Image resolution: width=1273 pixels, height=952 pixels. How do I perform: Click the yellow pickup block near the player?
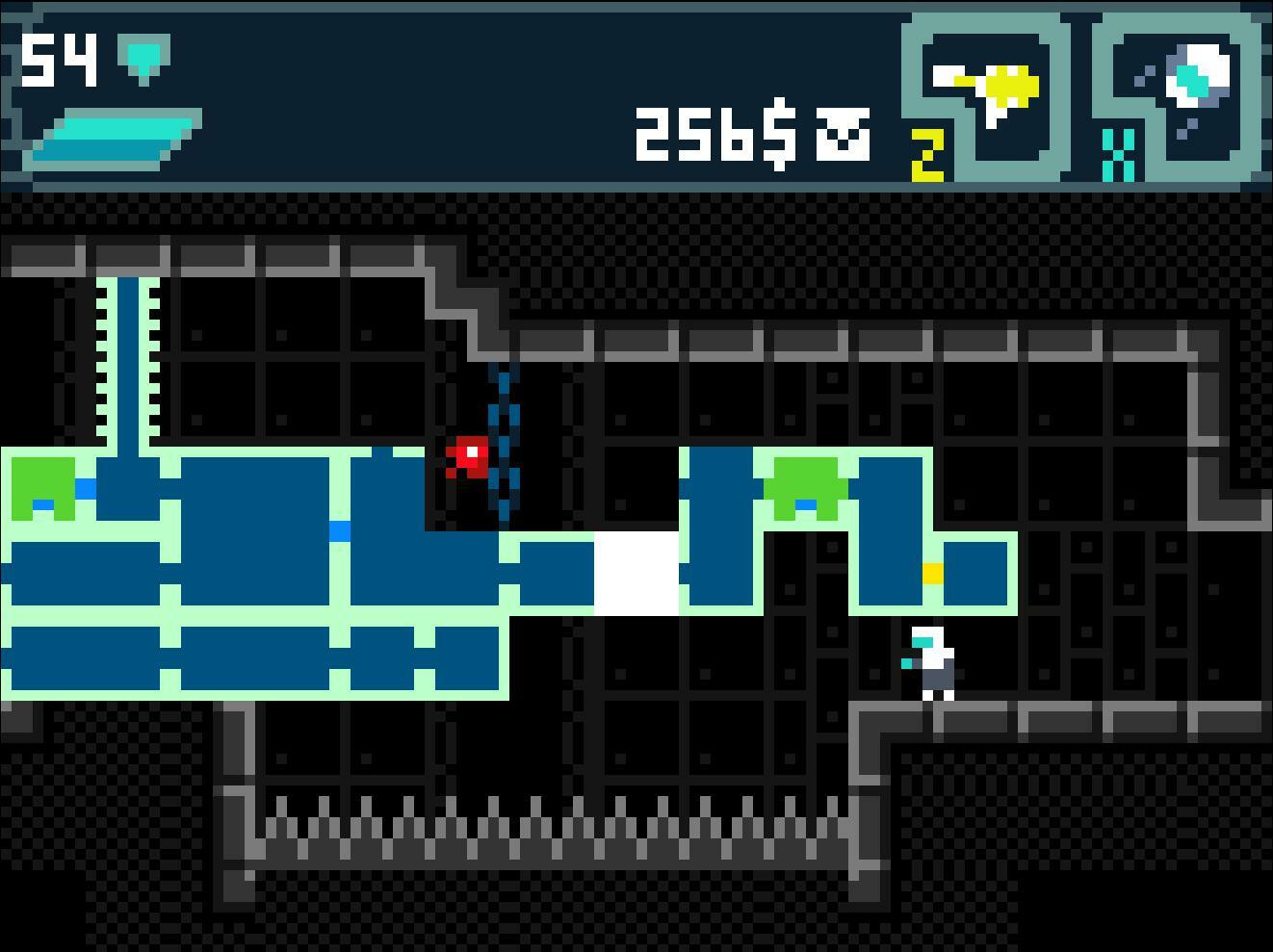(930, 573)
